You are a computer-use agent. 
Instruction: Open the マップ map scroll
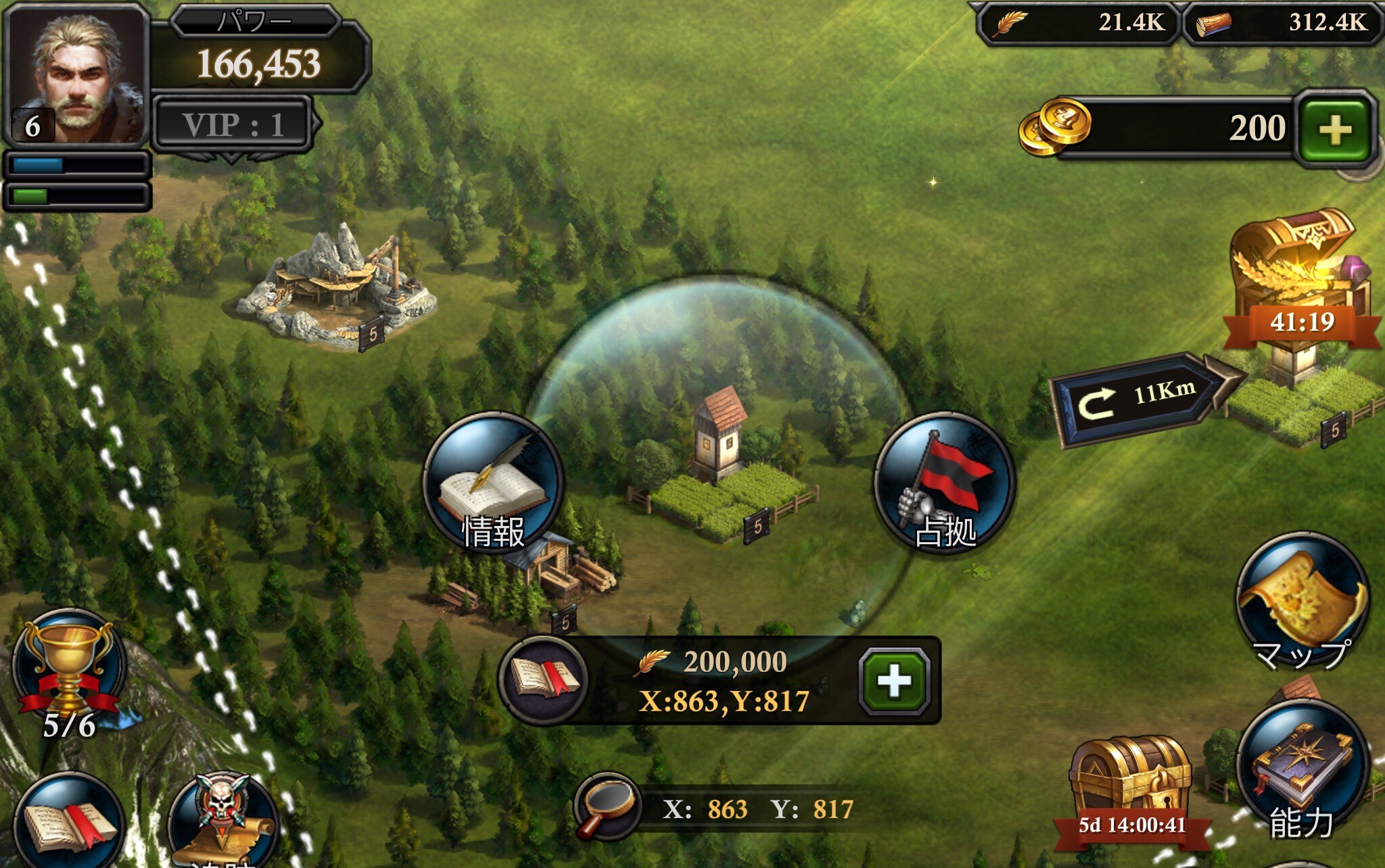(1302, 602)
